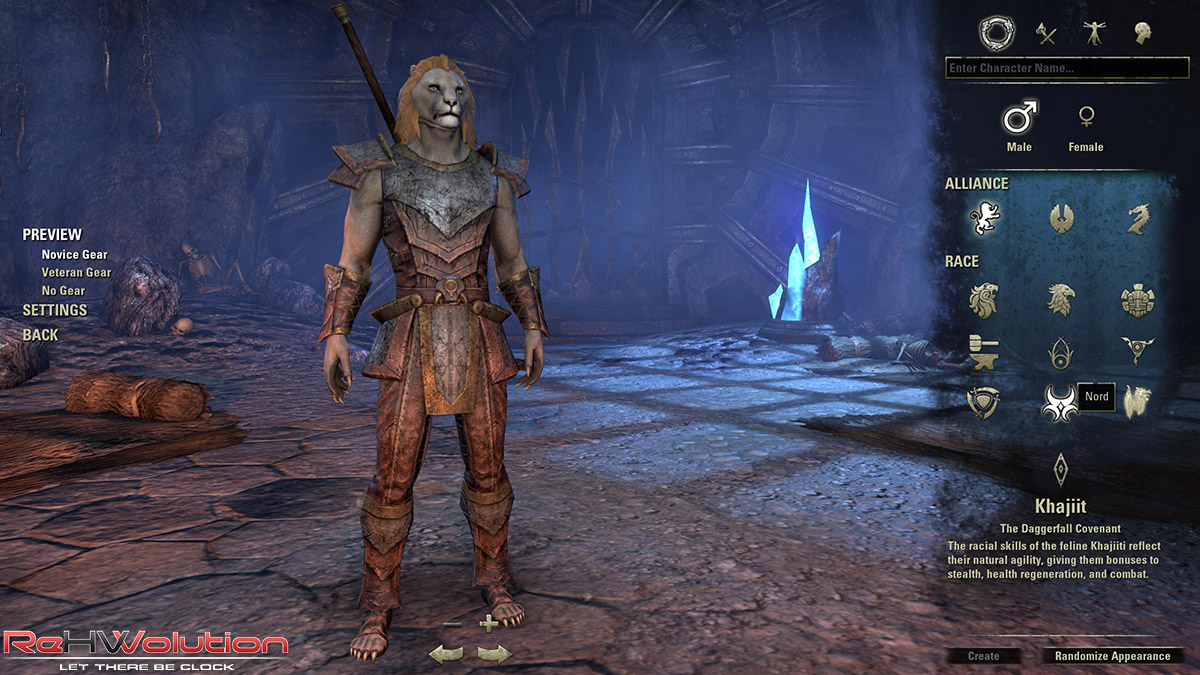
Task: Select the Nord race icon
Action: 1059,402
